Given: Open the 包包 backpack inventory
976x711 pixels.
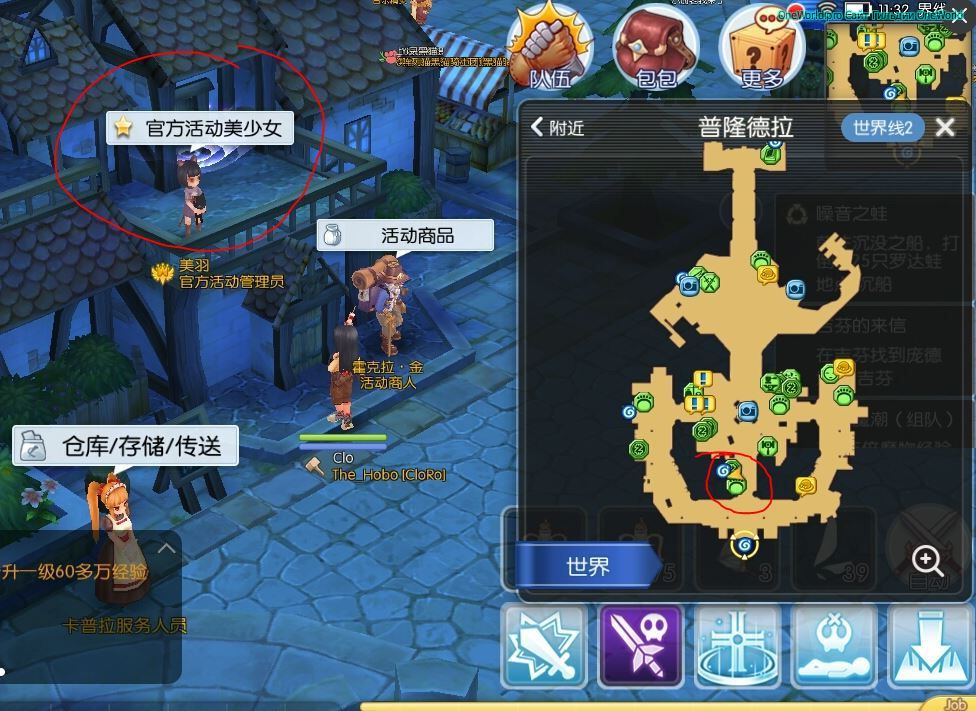Looking at the screenshot, I should pos(655,48).
